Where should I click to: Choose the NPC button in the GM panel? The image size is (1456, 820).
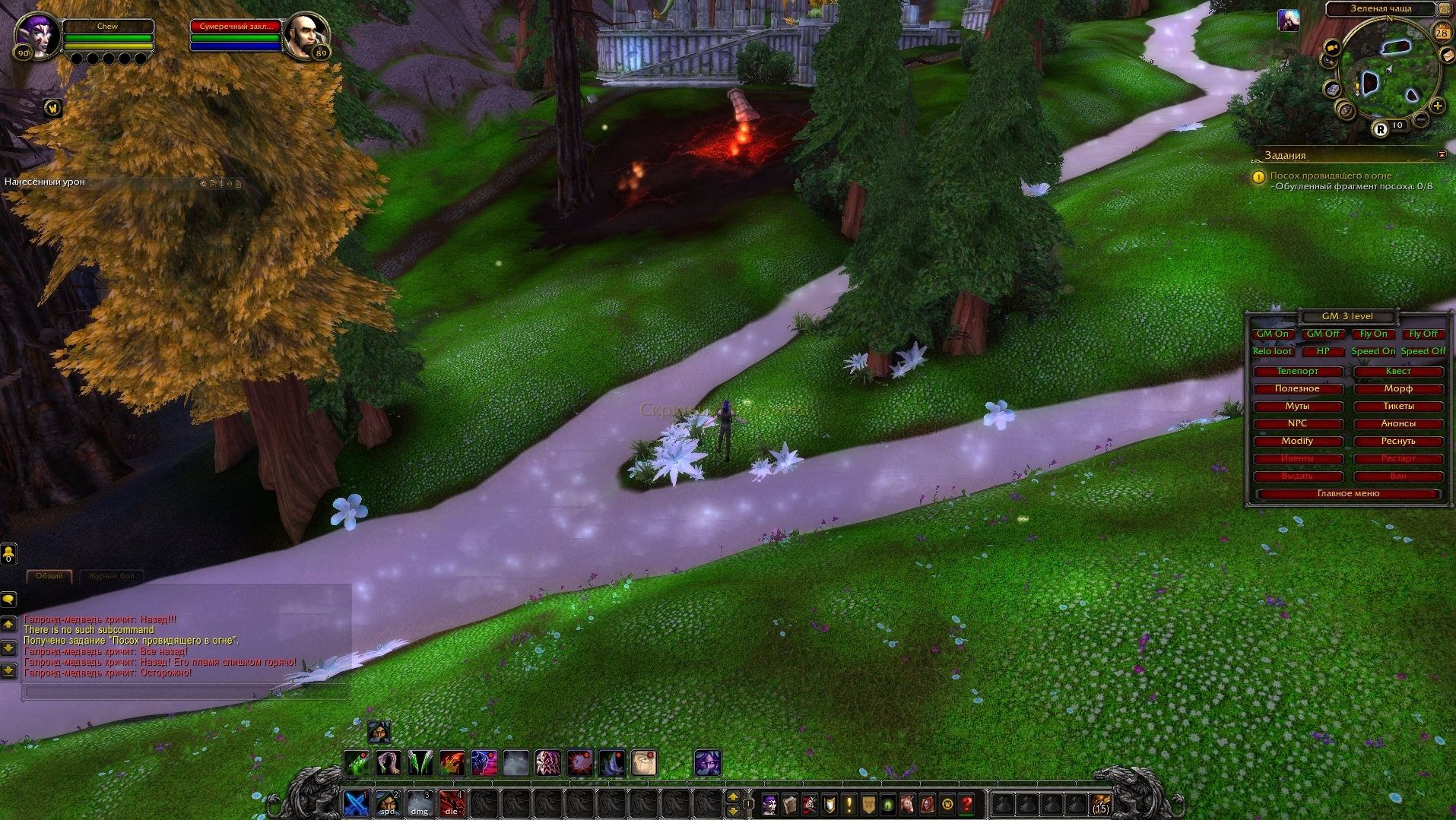point(1297,423)
